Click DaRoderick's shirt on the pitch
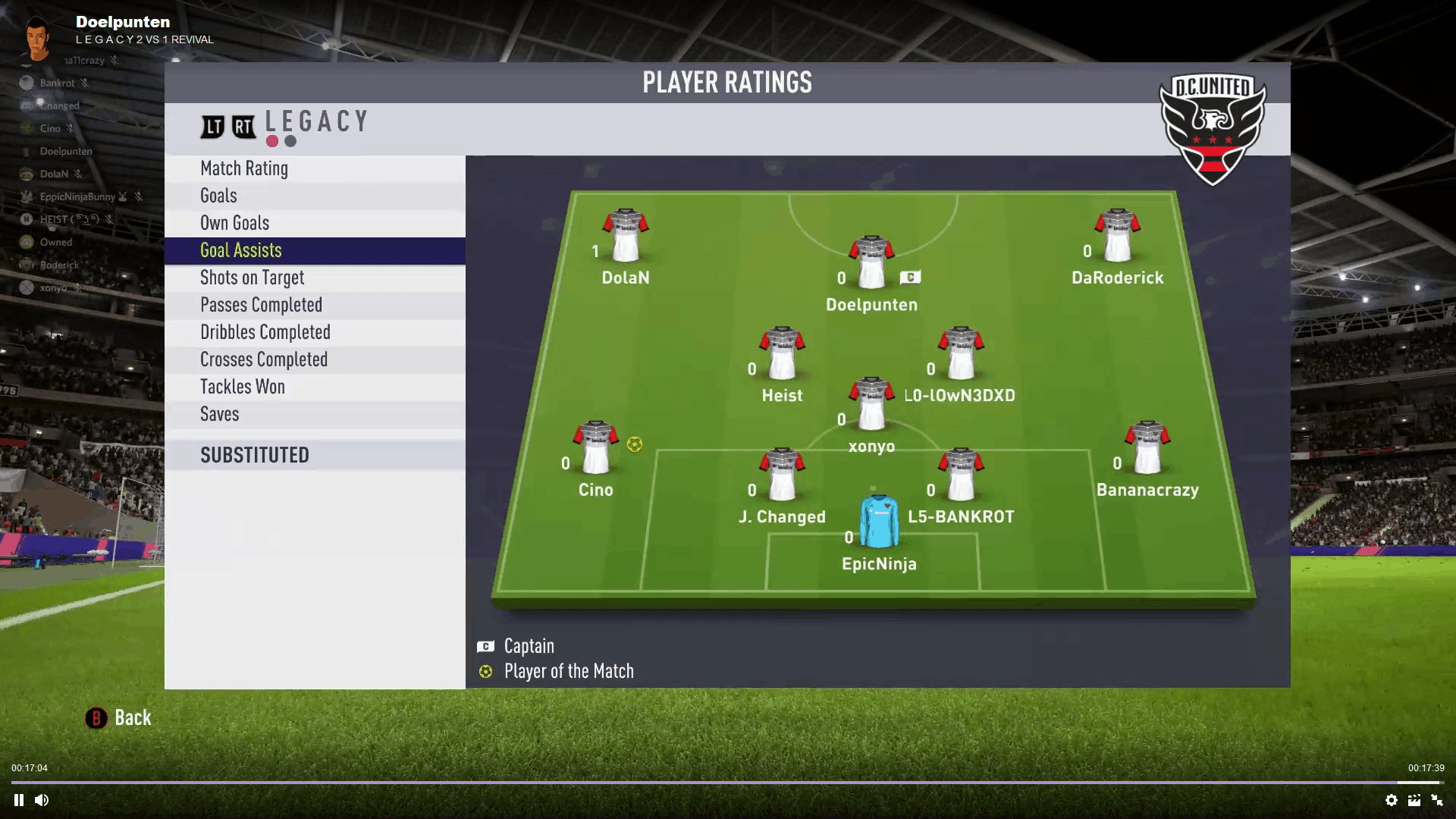 point(1117,237)
